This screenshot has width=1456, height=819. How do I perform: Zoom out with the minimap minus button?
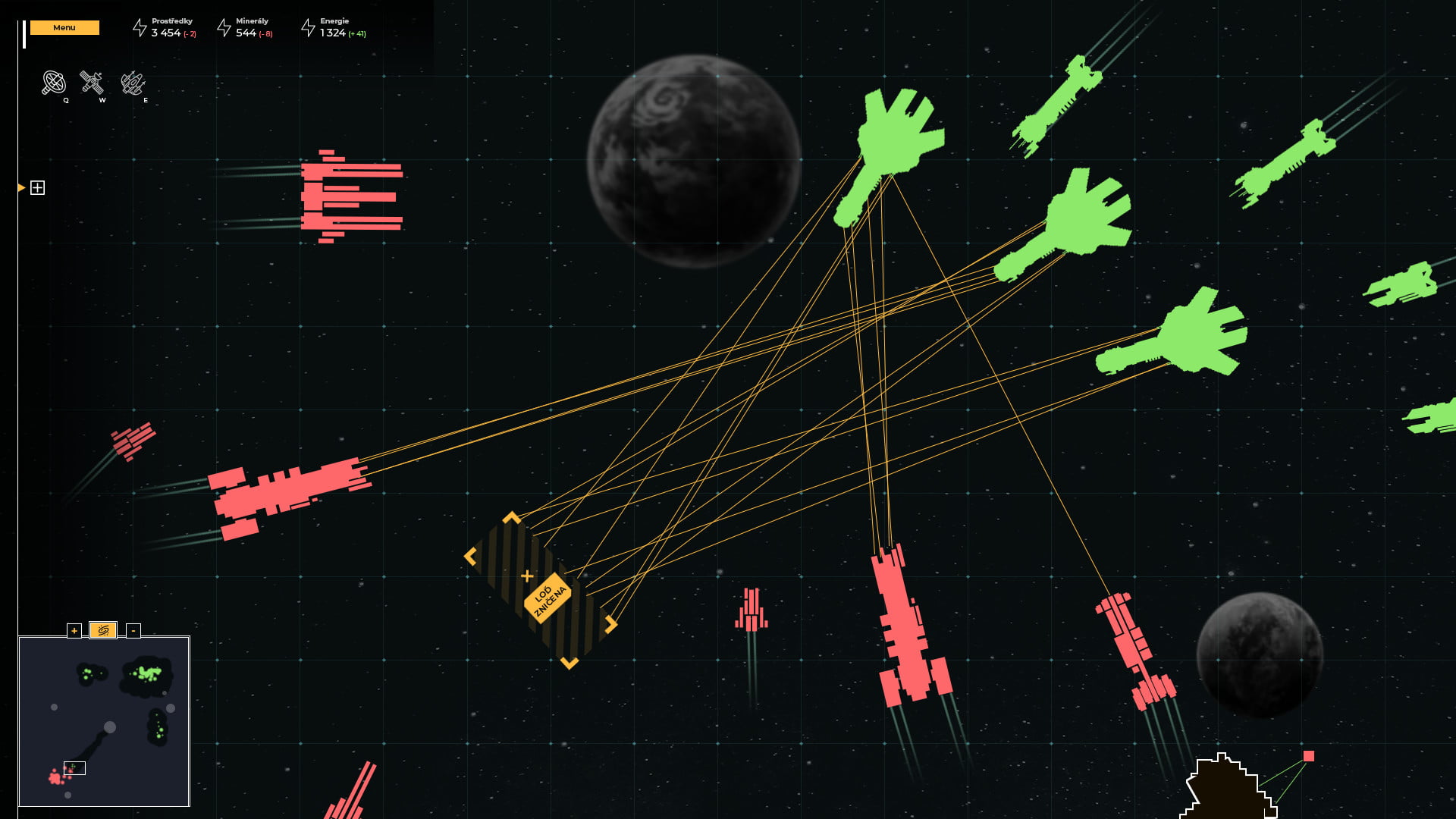point(133,630)
